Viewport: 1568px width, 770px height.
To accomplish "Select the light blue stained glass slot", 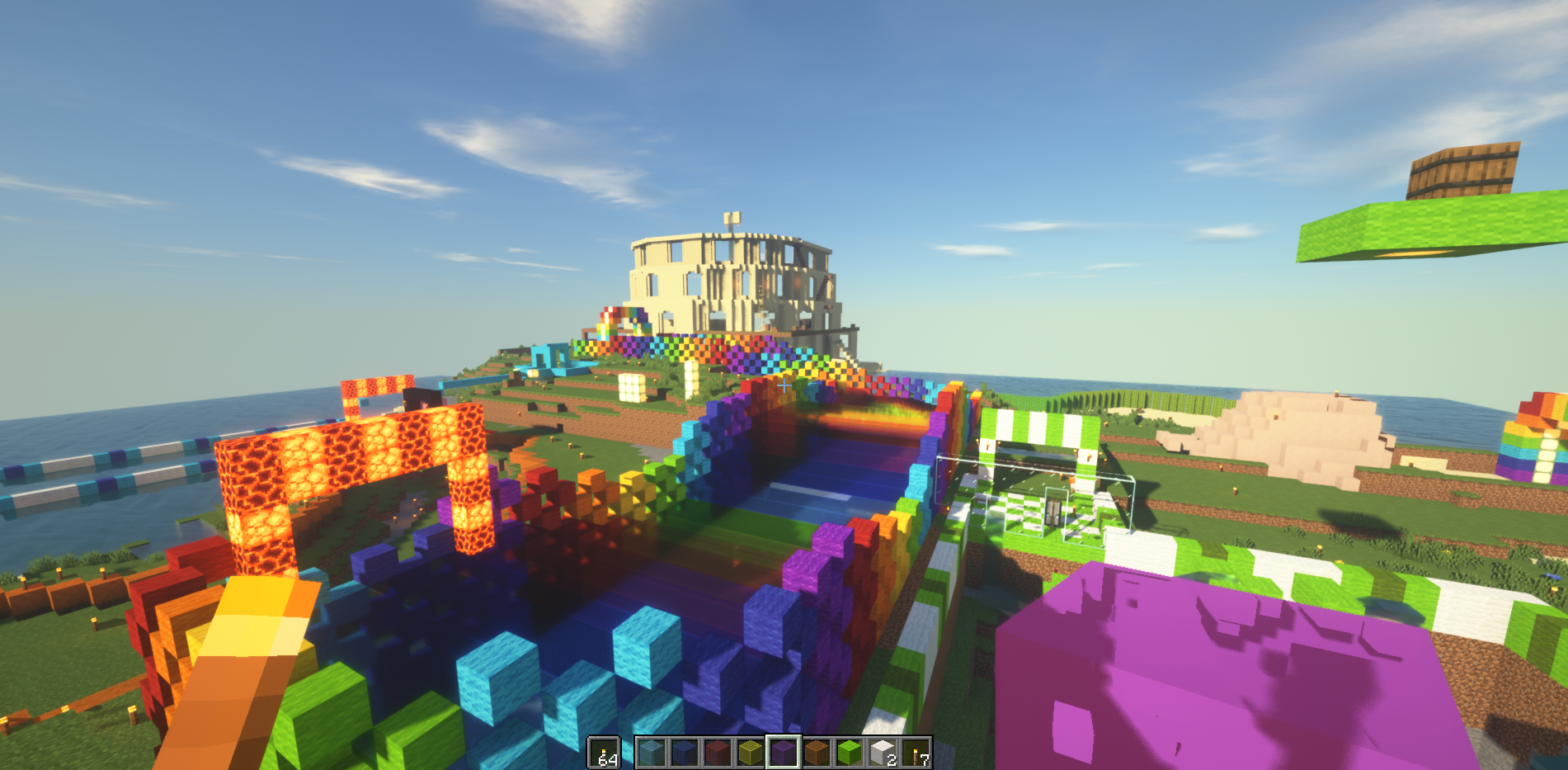I will pyautogui.click(x=651, y=753).
